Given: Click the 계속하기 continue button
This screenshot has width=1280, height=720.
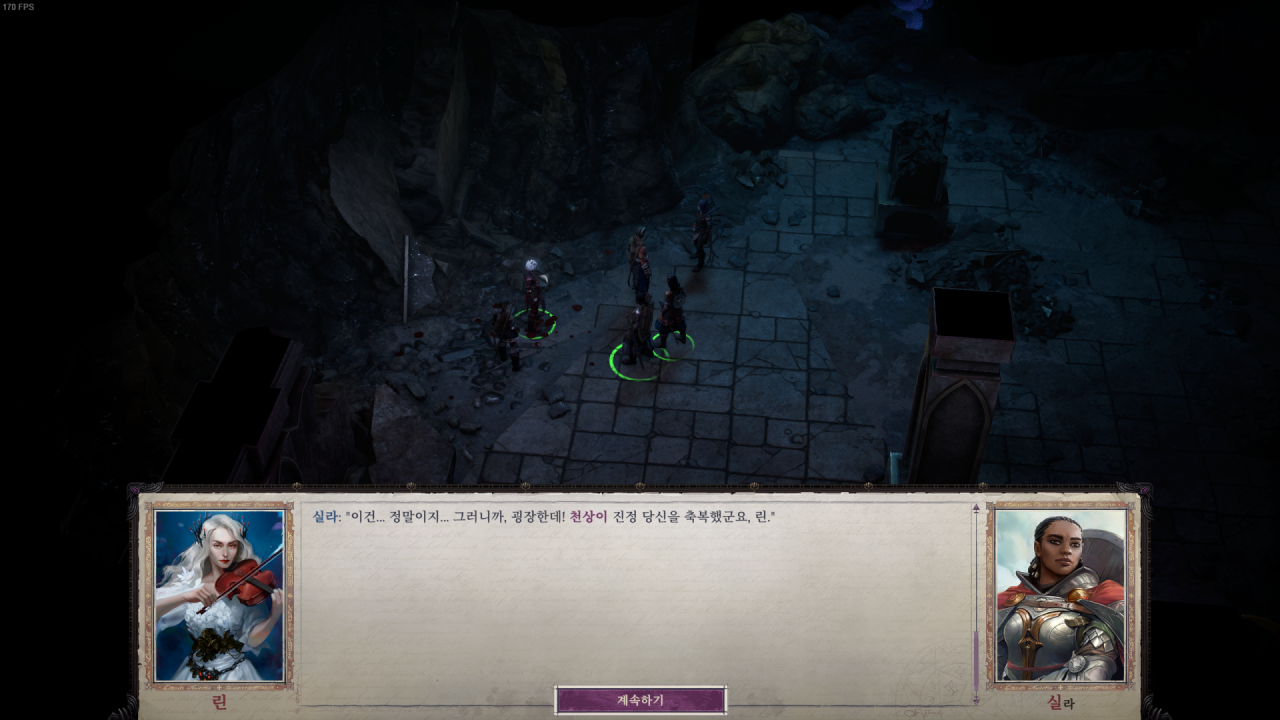Looking at the screenshot, I should tap(640, 700).
